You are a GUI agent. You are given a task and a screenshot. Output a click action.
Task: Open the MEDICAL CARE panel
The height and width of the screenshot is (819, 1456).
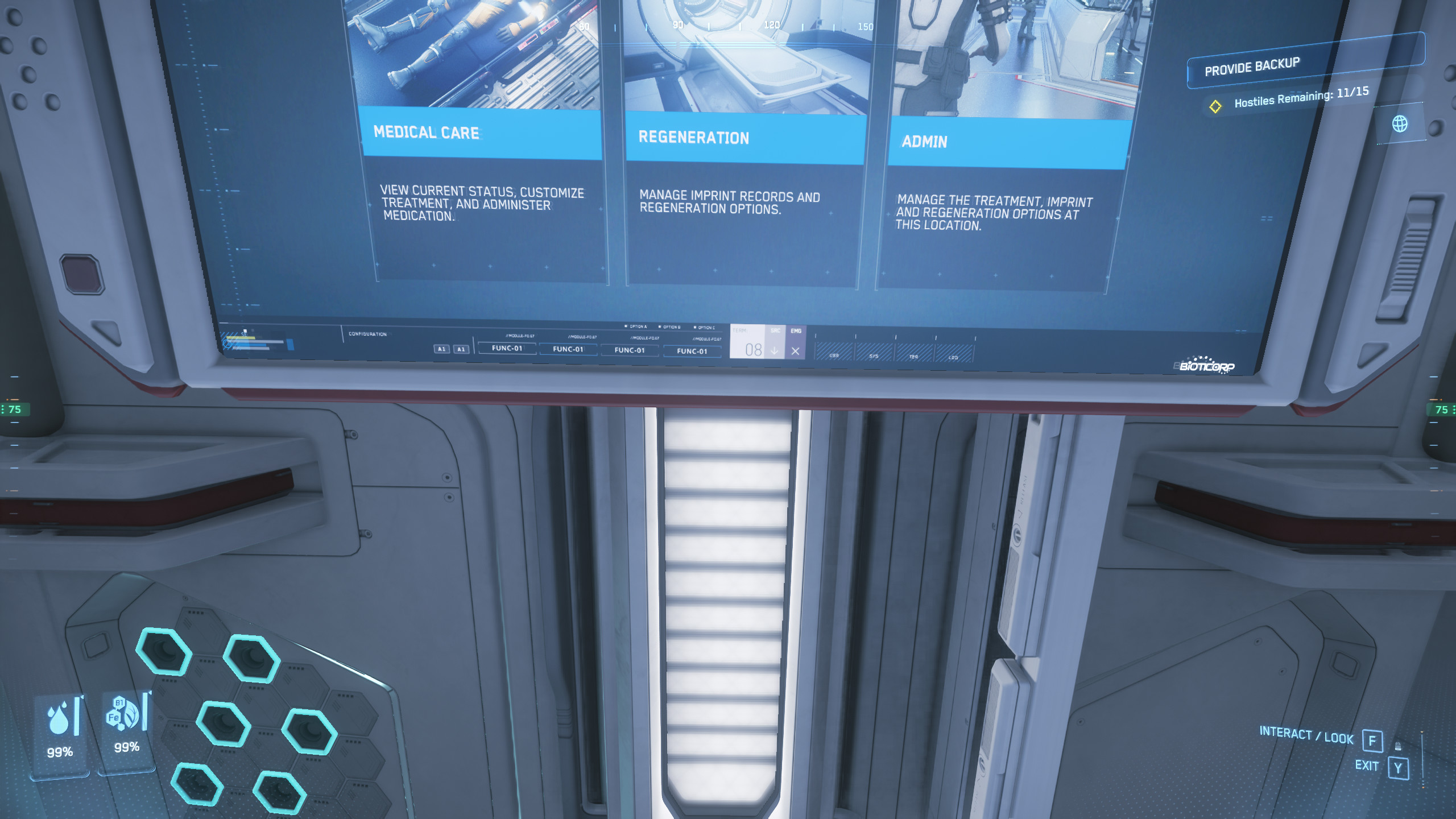coord(427,133)
